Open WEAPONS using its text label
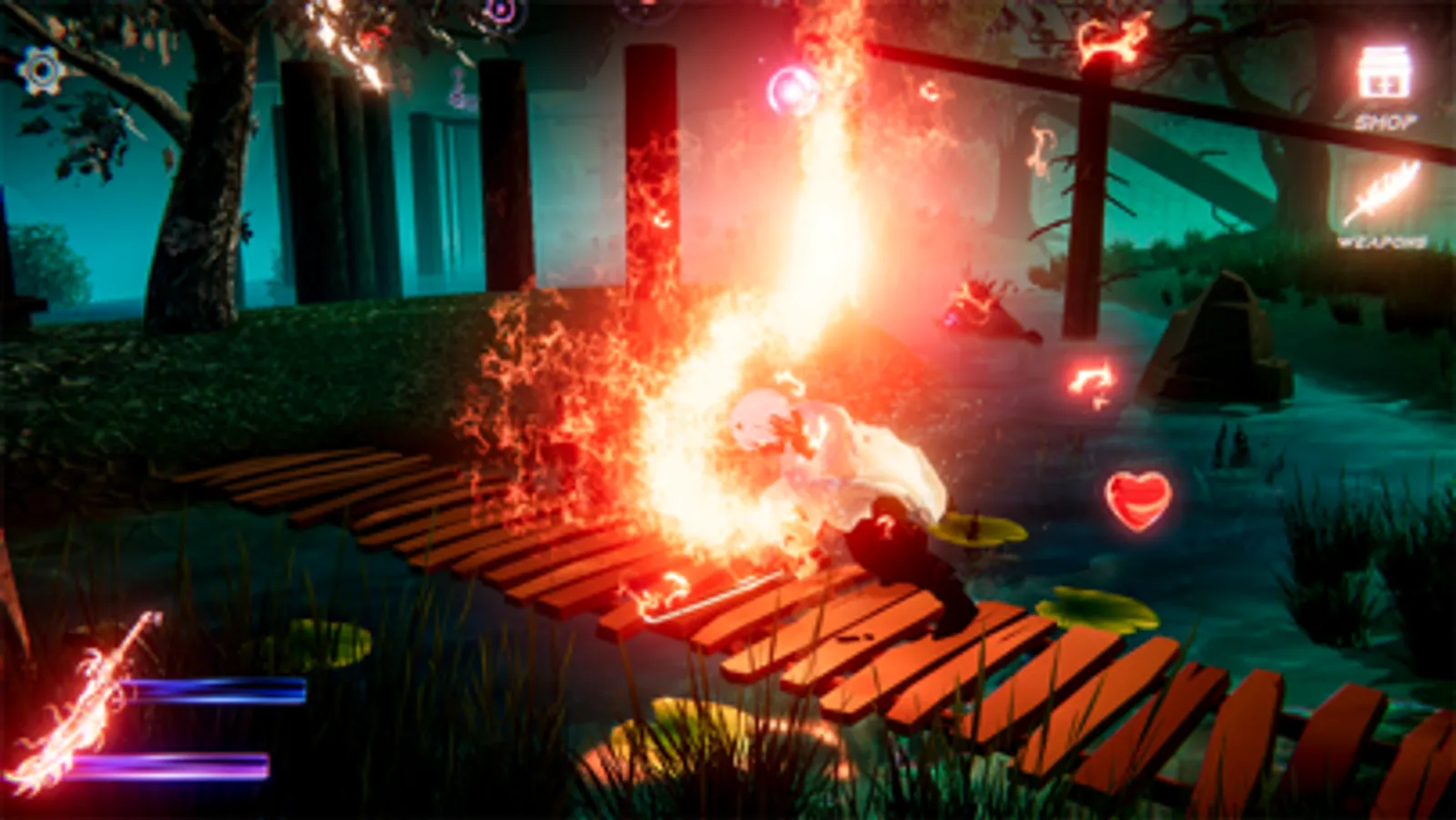Image resolution: width=1456 pixels, height=820 pixels. [x=1385, y=240]
